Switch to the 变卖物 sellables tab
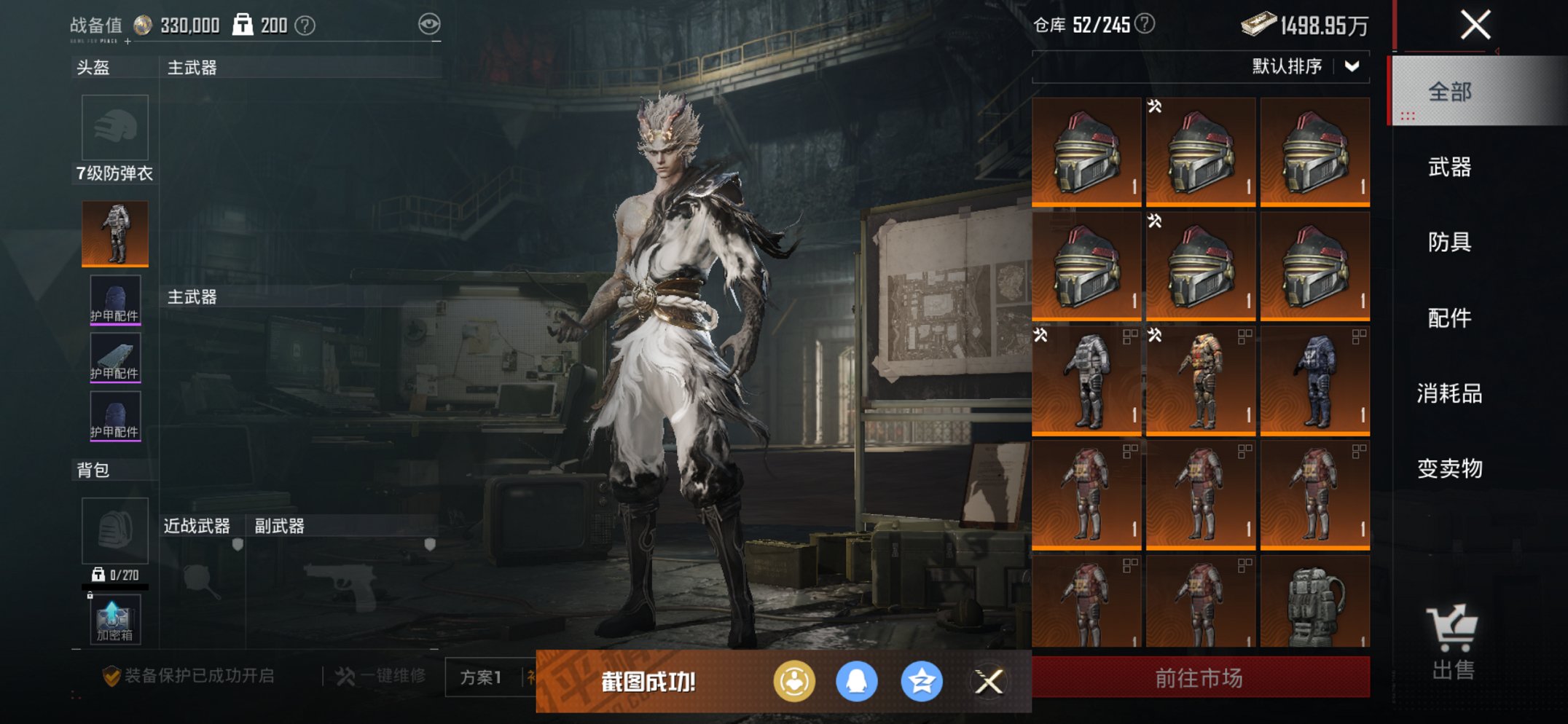 [x=1449, y=468]
